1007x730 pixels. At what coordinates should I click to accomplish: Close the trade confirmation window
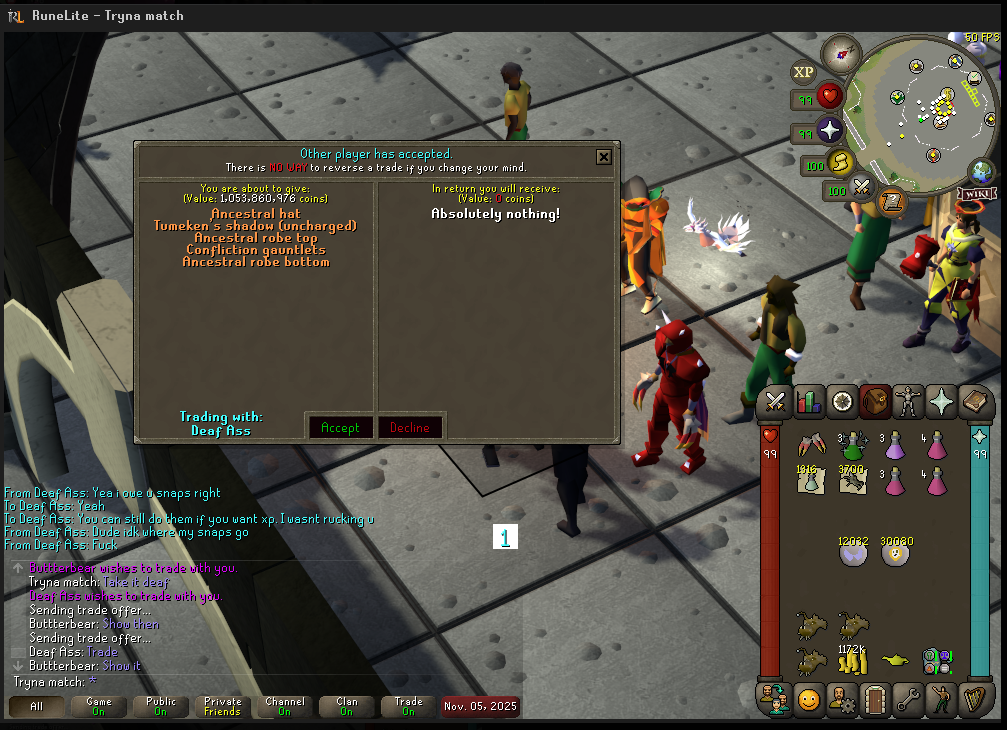coord(604,156)
